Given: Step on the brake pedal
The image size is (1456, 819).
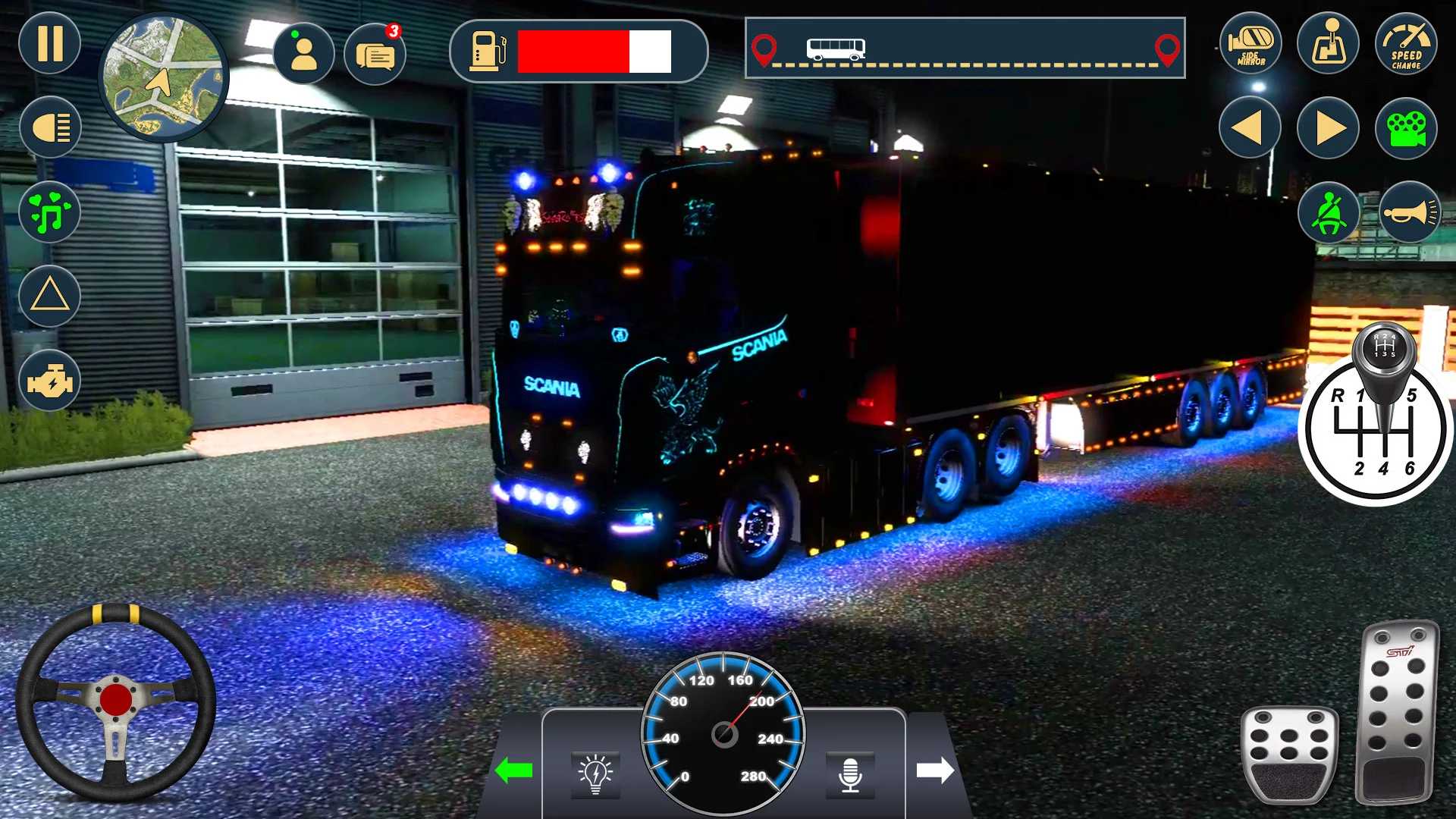Looking at the screenshot, I should click(x=1289, y=755).
